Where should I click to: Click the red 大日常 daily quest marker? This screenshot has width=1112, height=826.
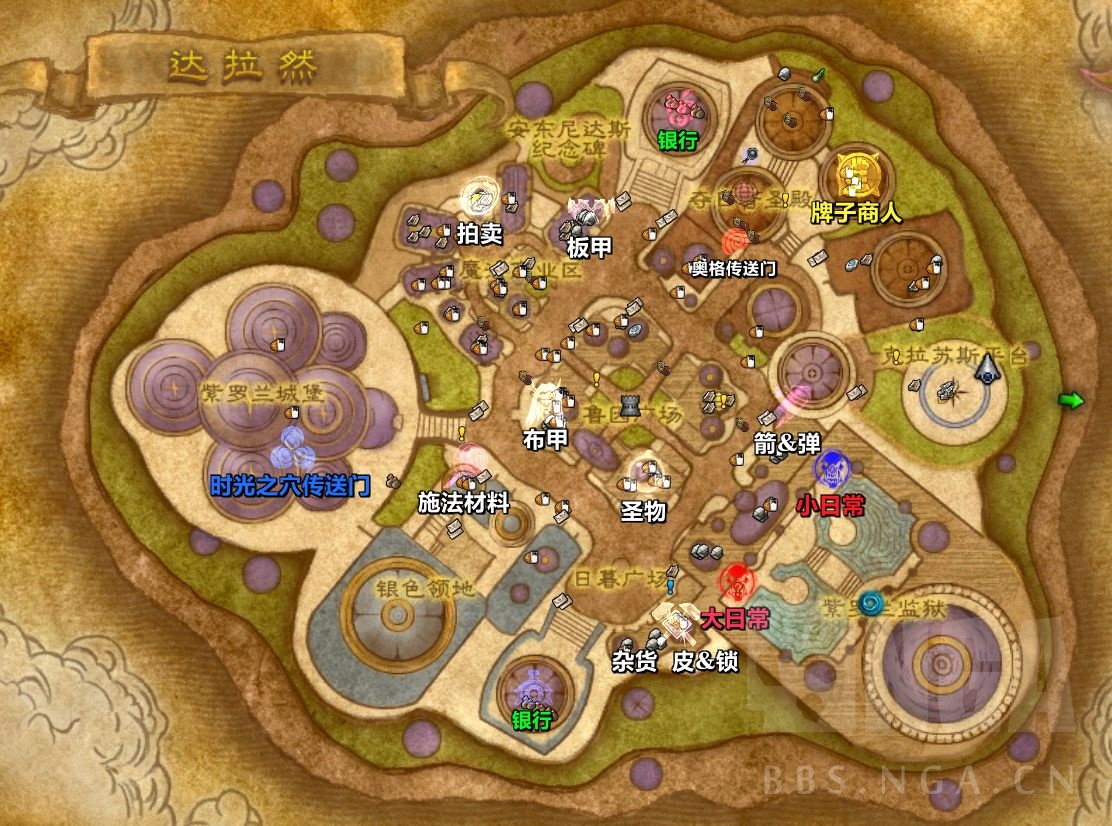(x=738, y=582)
